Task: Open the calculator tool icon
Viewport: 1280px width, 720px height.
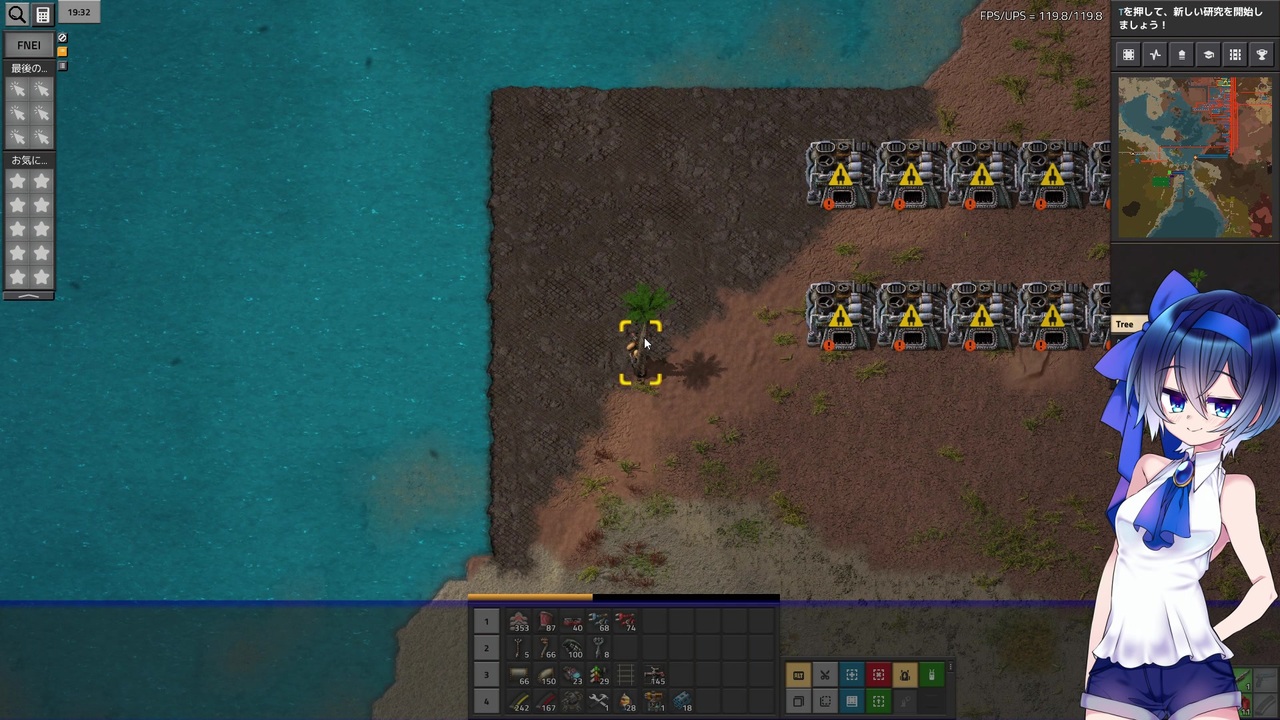Action: [43, 14]
